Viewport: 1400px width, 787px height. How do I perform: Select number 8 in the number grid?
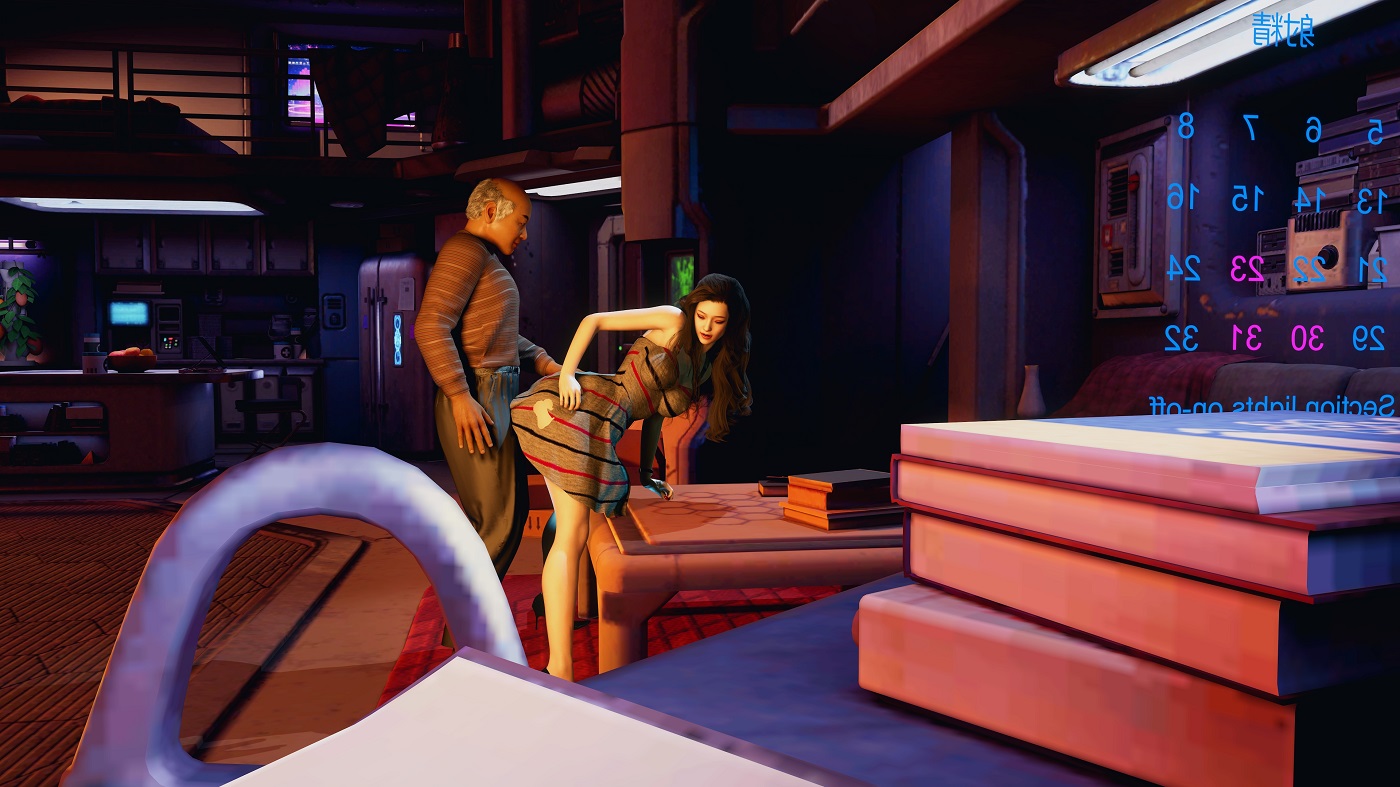[1186, 128]
